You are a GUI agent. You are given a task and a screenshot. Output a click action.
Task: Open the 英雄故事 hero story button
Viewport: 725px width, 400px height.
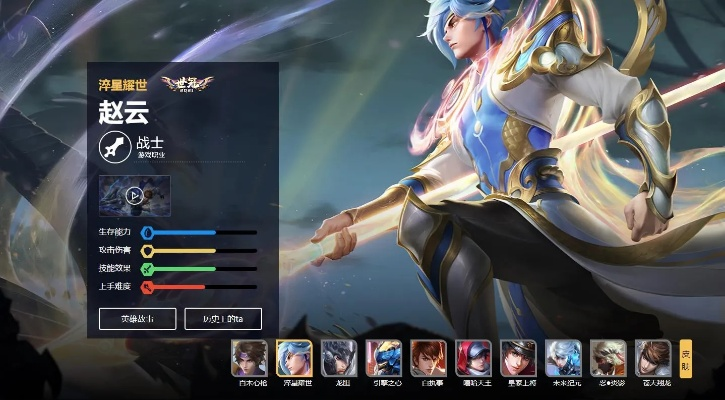138,318
